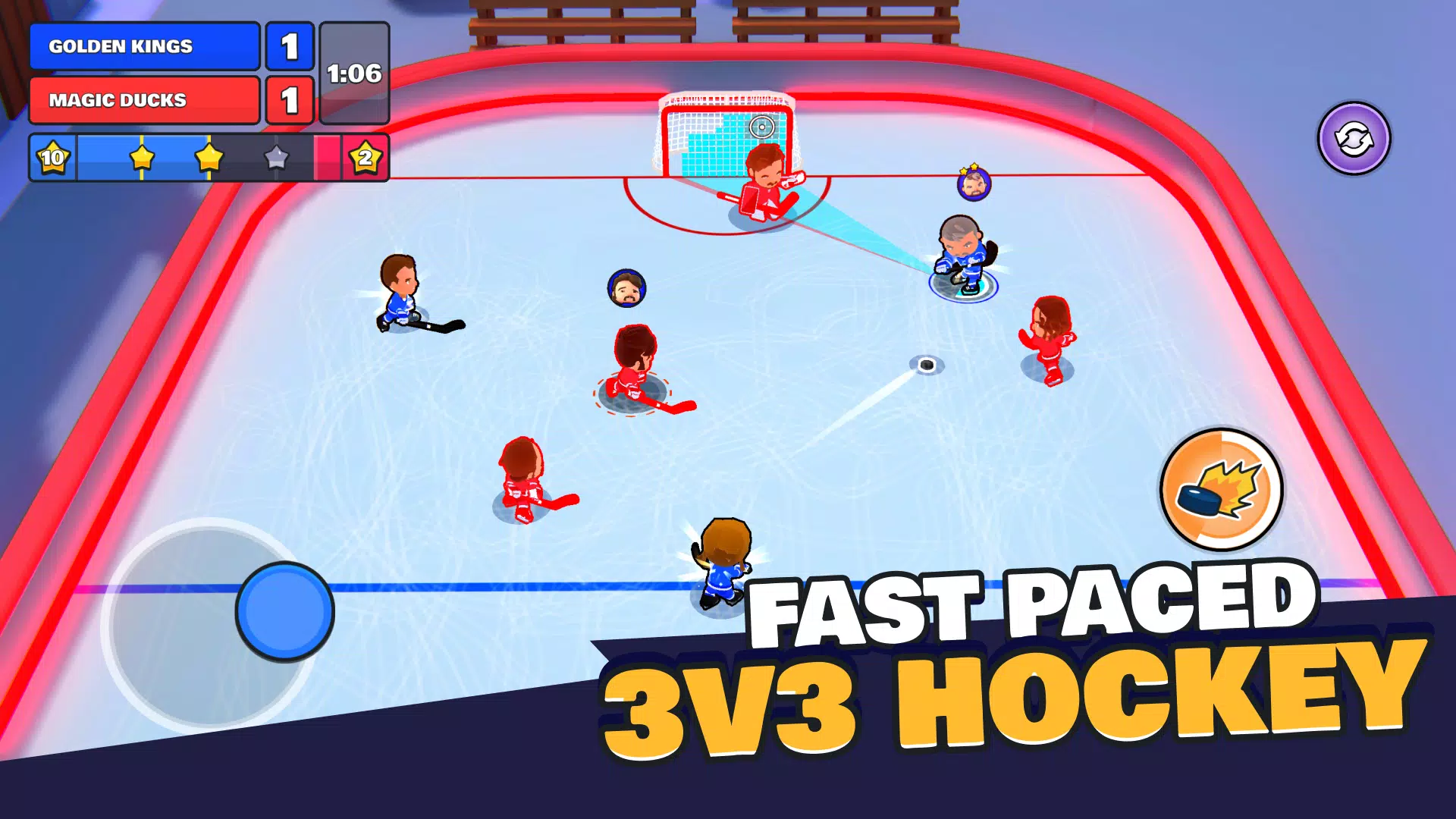The height and width of the screenshot is (819, 1456).
Task: Select the Magic Ducks team name bar
Action: pos(143,99)
